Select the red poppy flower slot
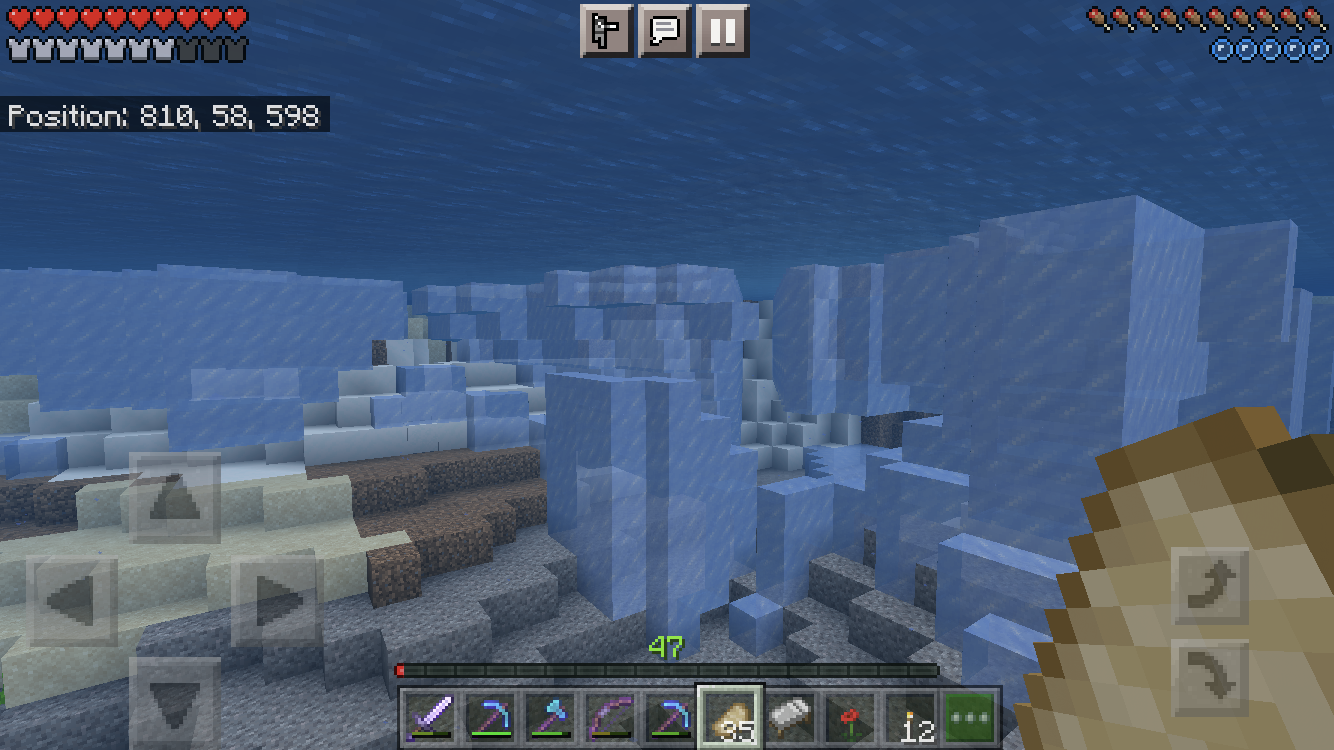The height and width of the screenshot is (750, 1334). click(x=851, y=717)
